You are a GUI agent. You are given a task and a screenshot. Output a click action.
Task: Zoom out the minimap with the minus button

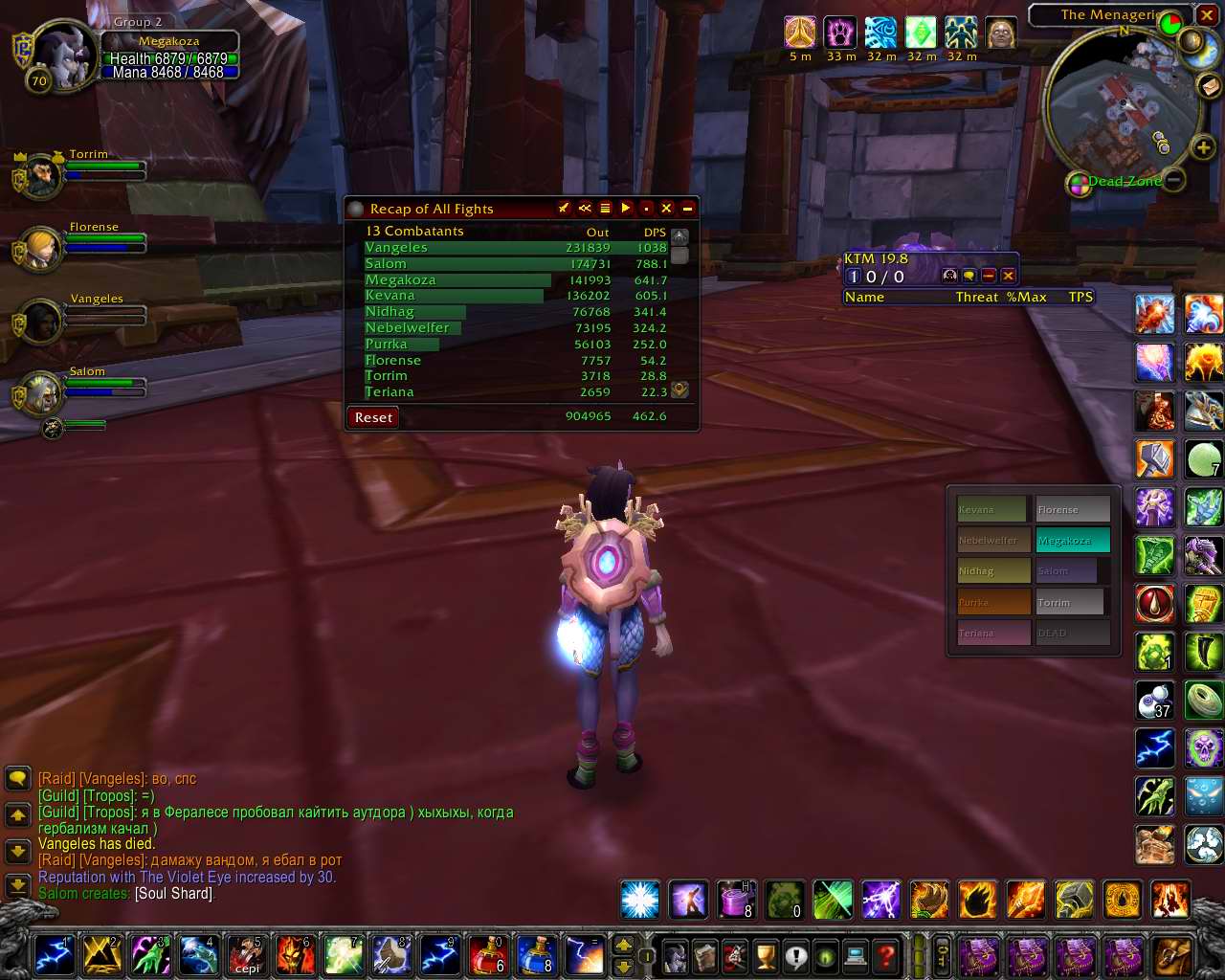1174,179
